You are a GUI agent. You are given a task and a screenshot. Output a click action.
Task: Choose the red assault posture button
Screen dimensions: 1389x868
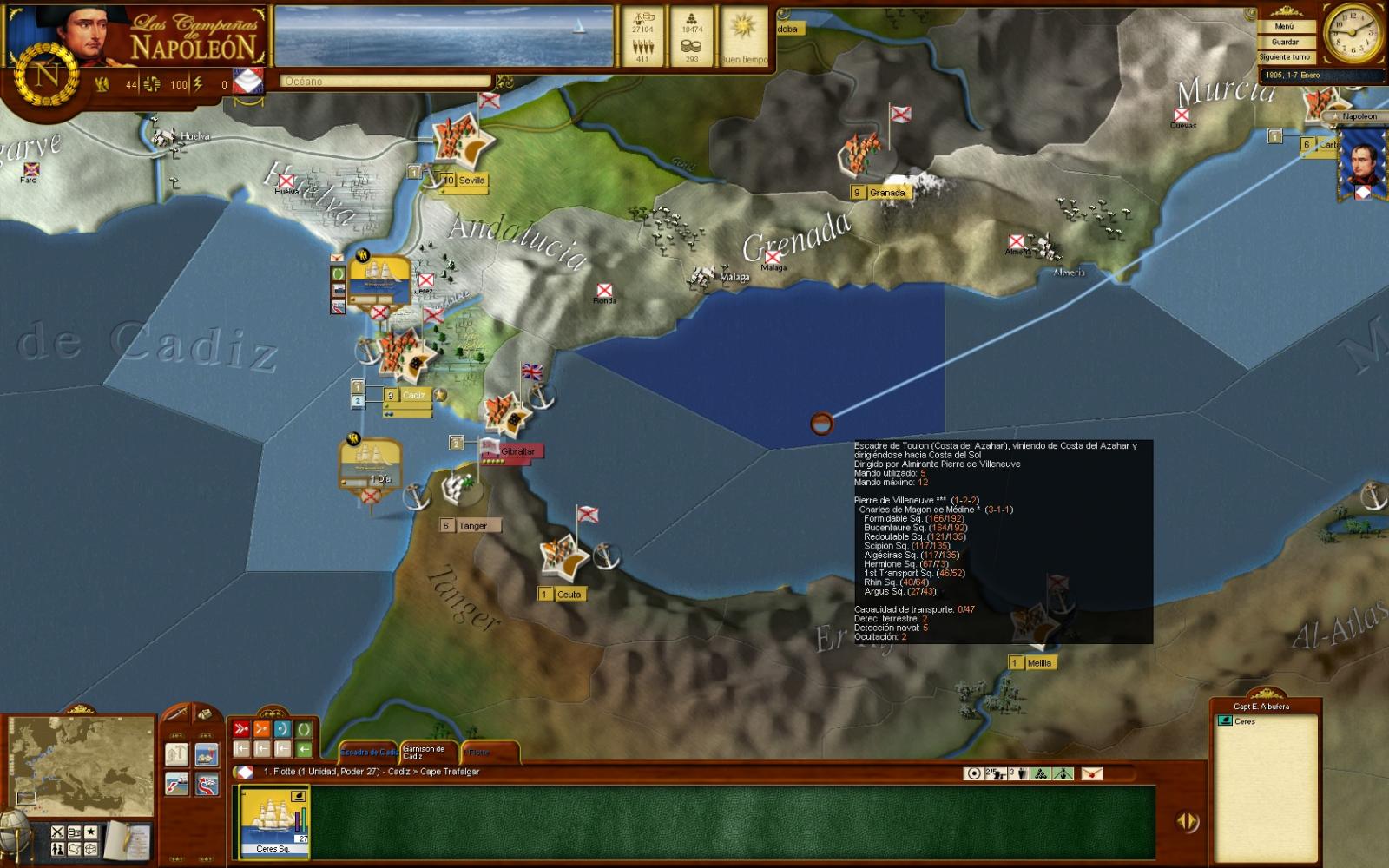[x=241, y=729]
